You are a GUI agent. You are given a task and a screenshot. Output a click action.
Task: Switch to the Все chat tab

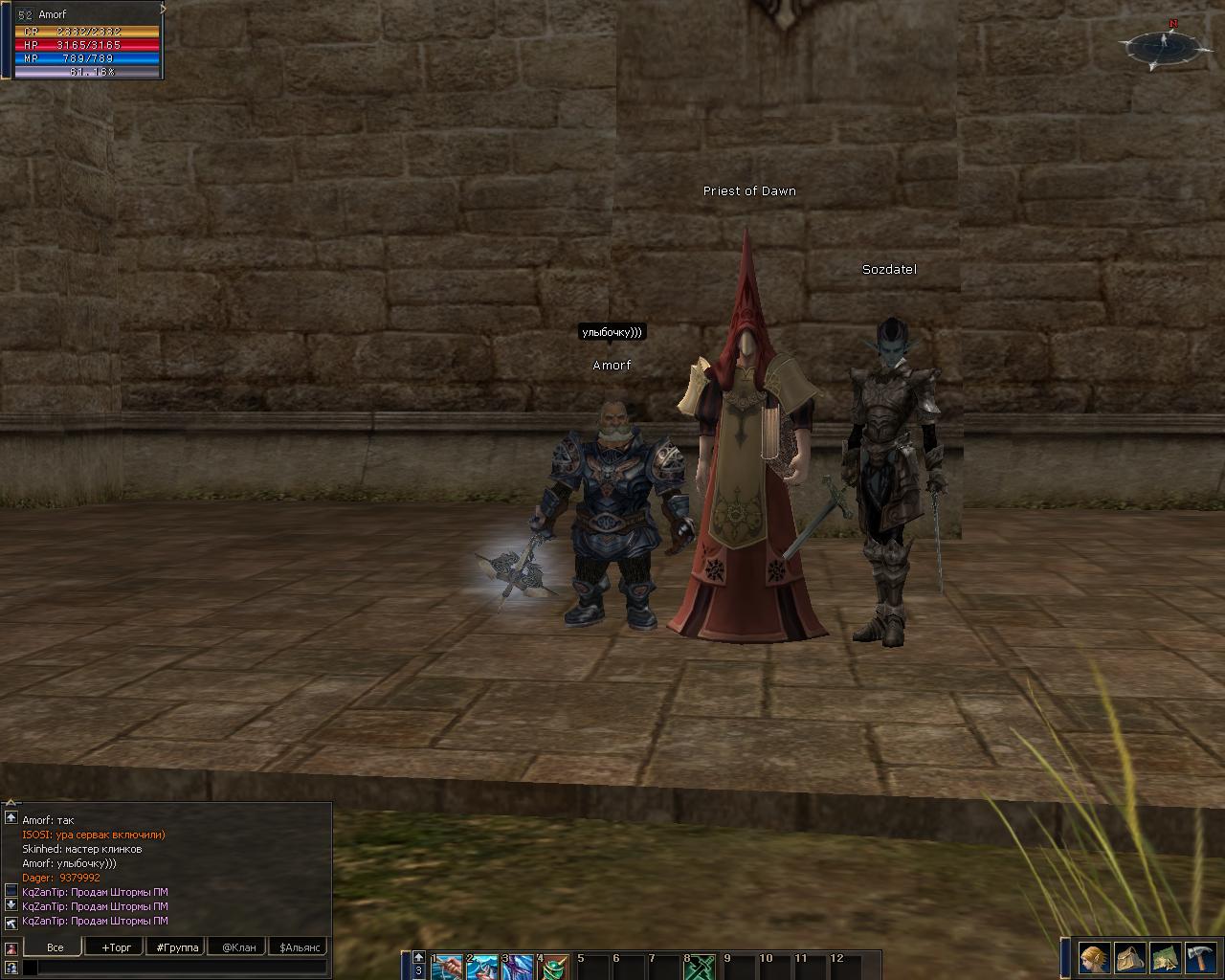56,947
